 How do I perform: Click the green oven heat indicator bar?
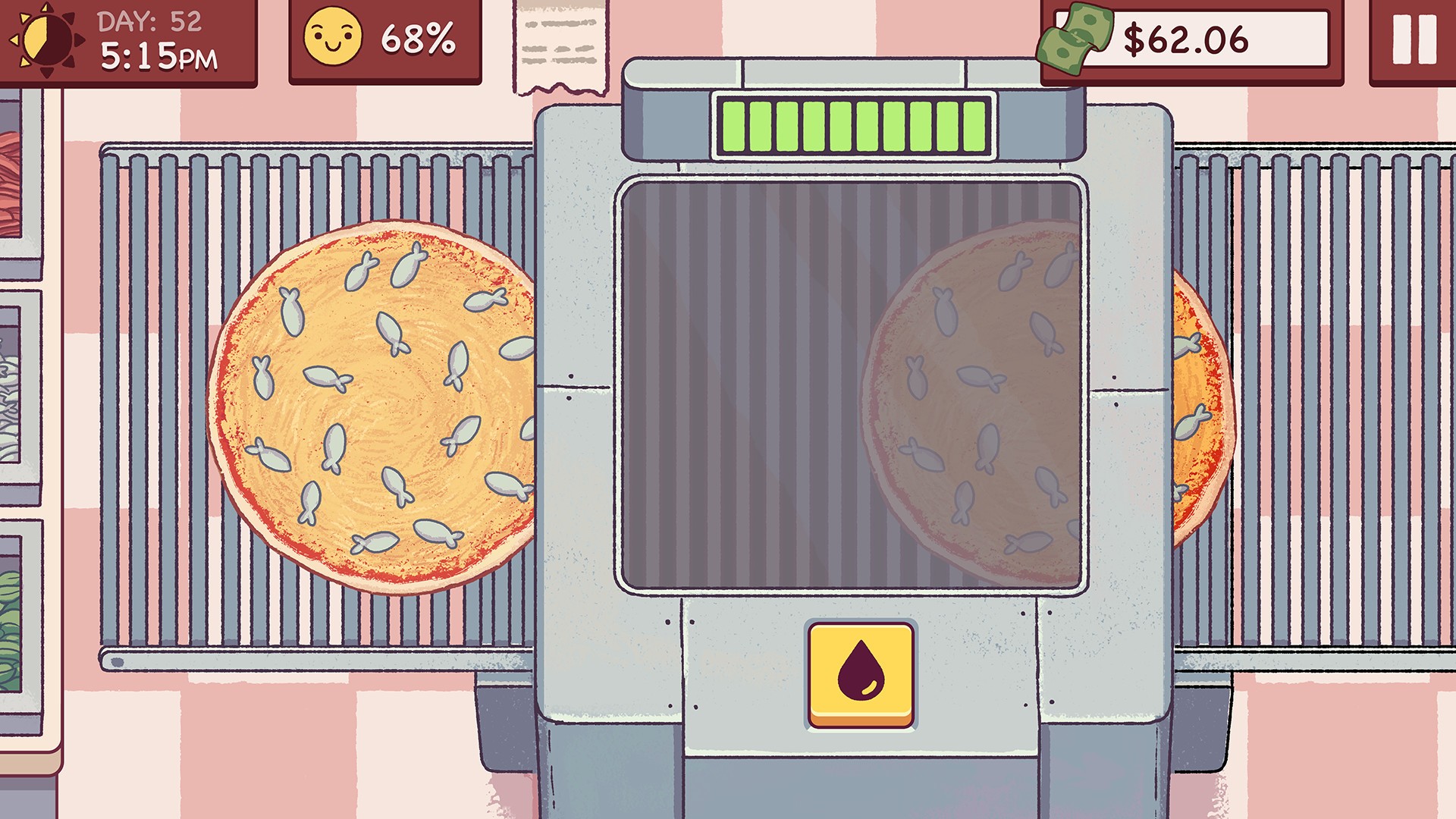pos(849,128)
